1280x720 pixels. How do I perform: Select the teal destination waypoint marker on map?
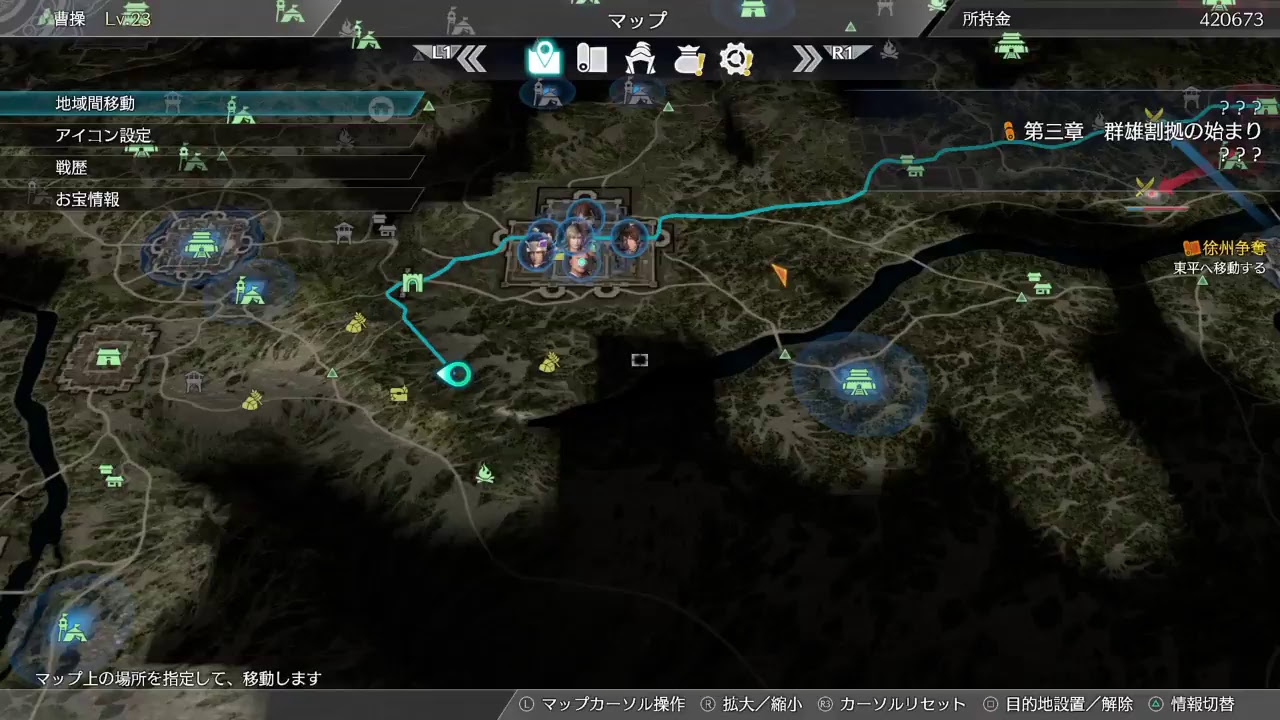click(x=456, y=373)
